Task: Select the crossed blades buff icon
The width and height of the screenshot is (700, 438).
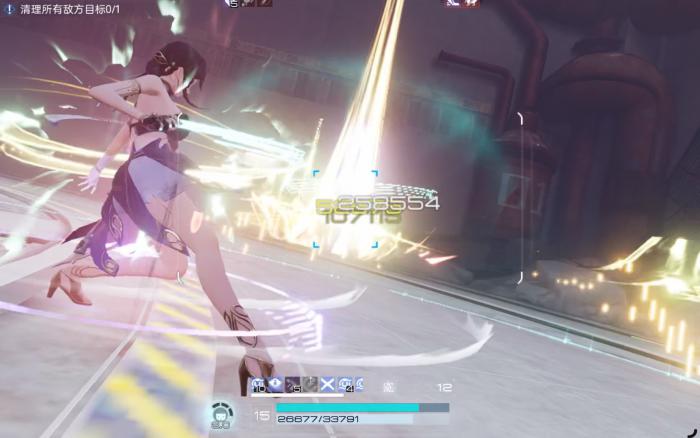Action: [x=326, y=385]
